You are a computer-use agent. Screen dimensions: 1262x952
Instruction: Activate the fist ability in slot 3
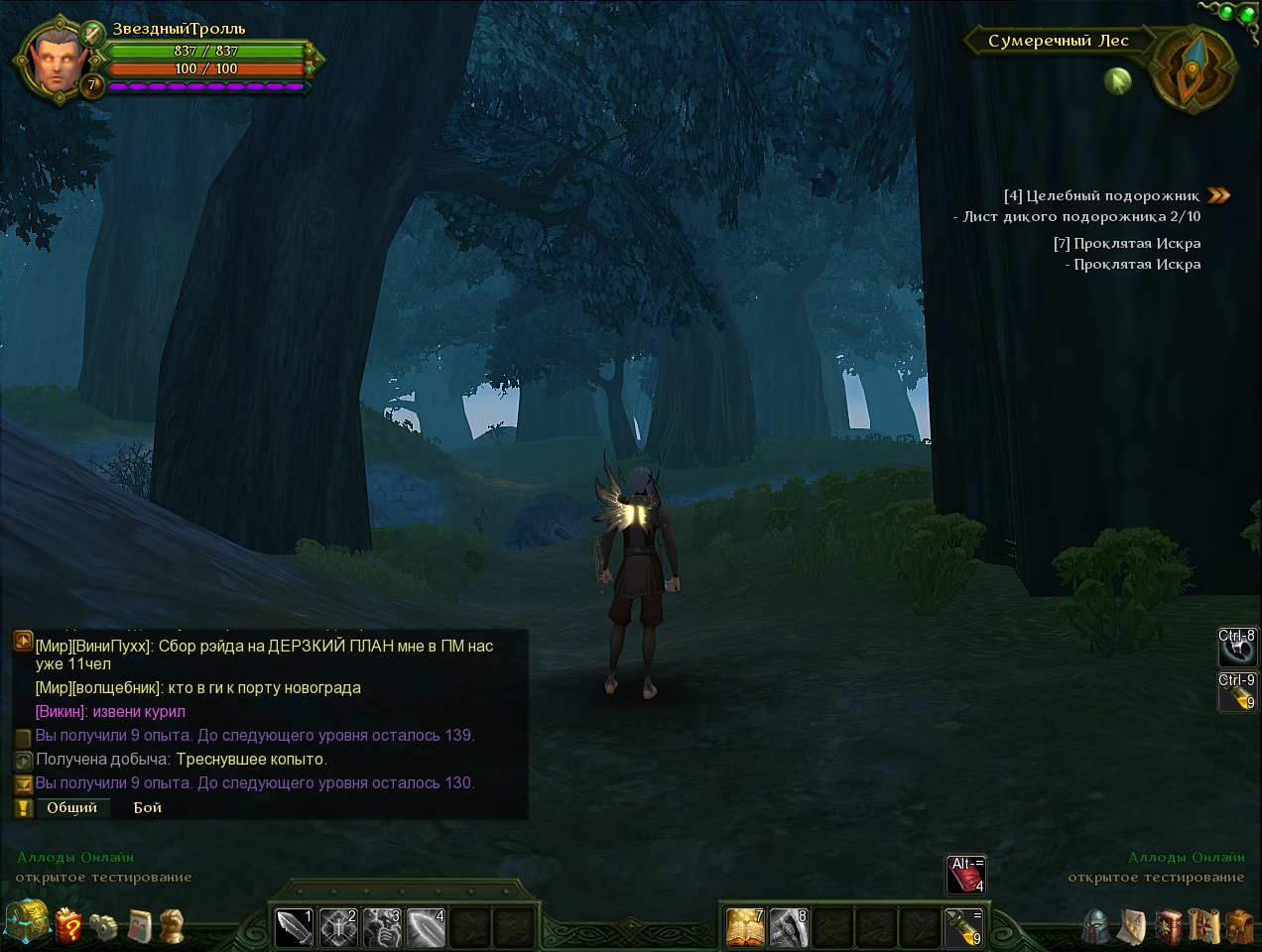(382, 928)
